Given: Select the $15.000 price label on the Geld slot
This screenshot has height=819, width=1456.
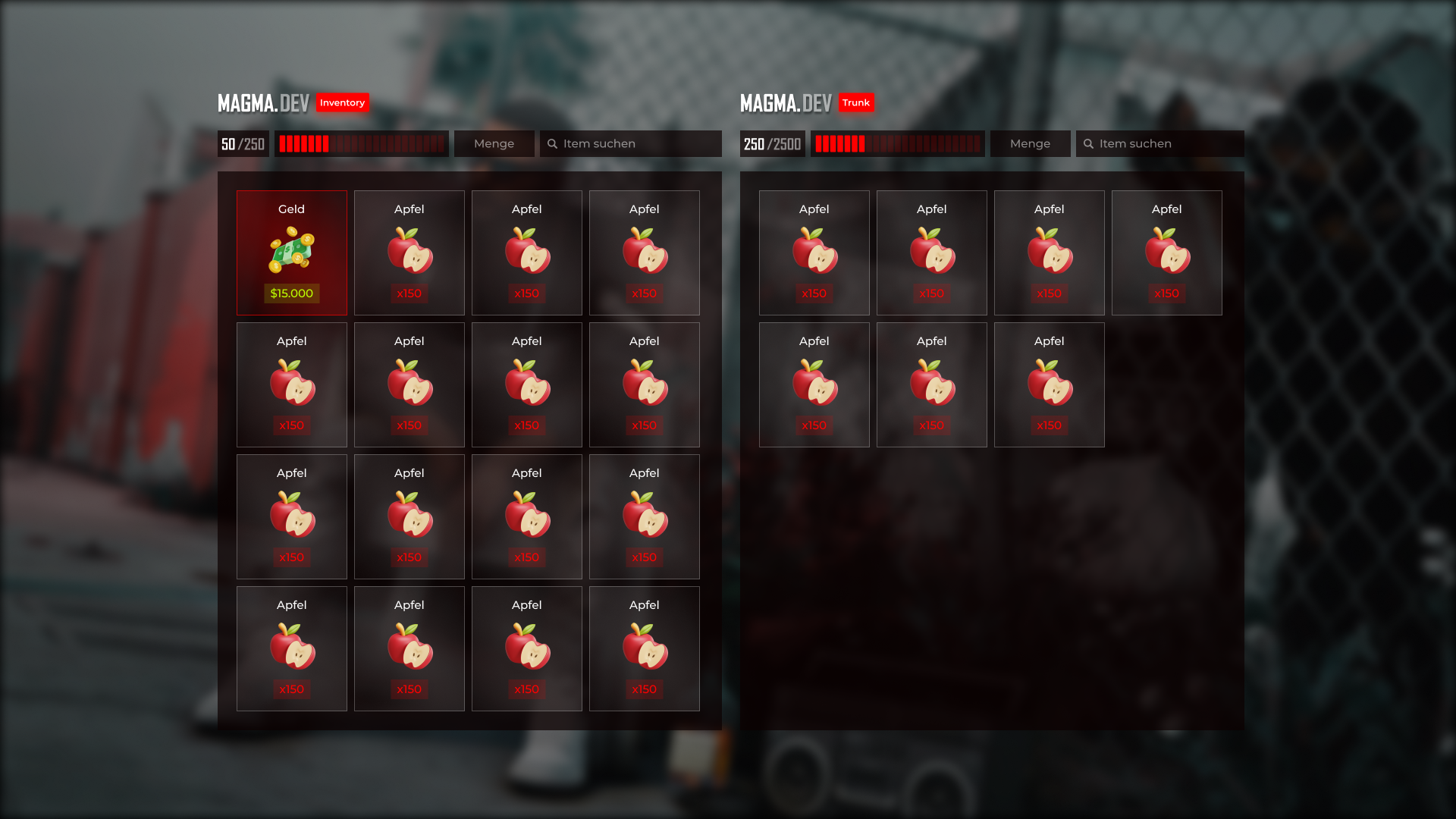Looking at the screenshot, I should click(292, 293).
